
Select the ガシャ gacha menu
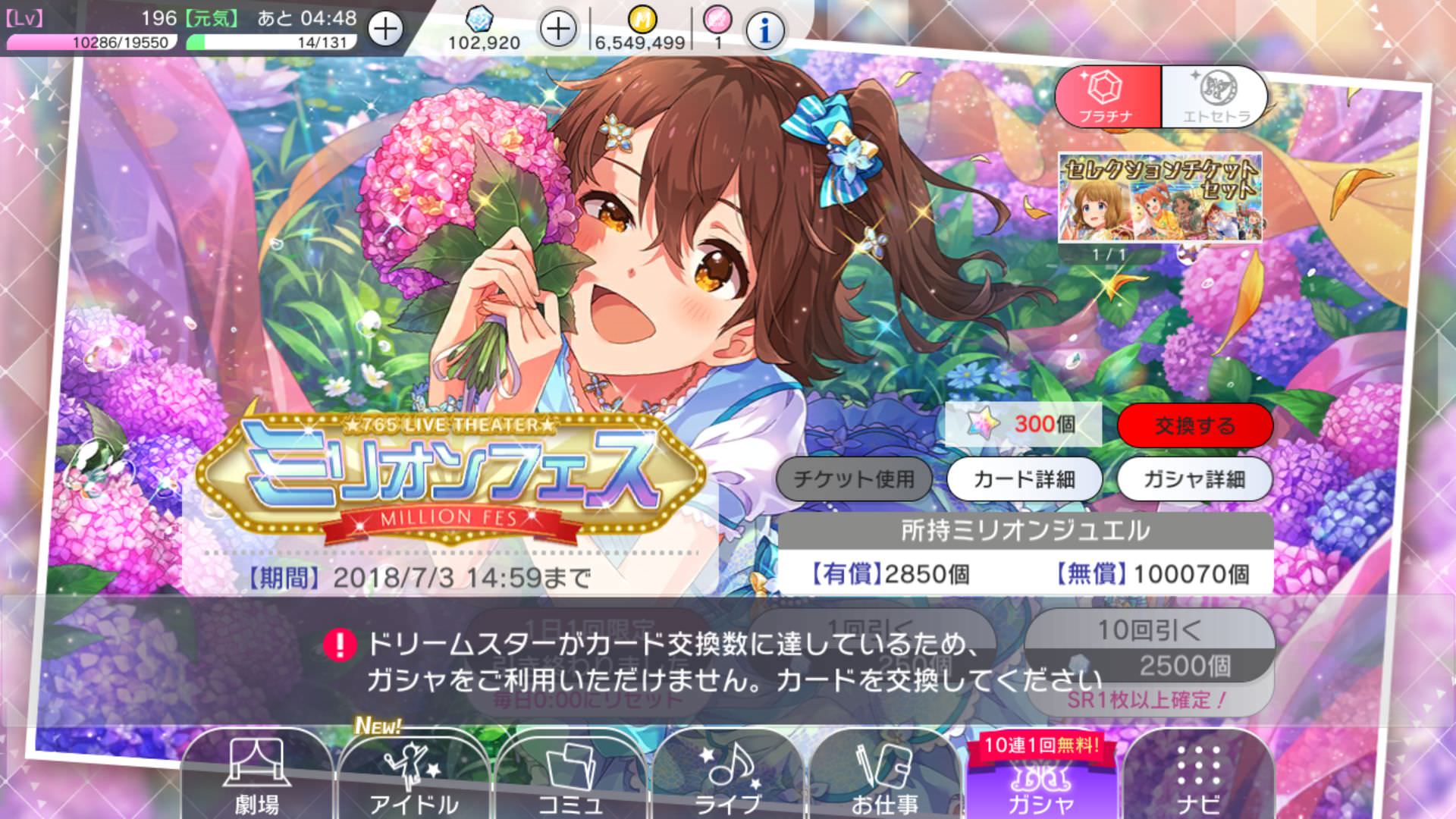point(1040,781)
